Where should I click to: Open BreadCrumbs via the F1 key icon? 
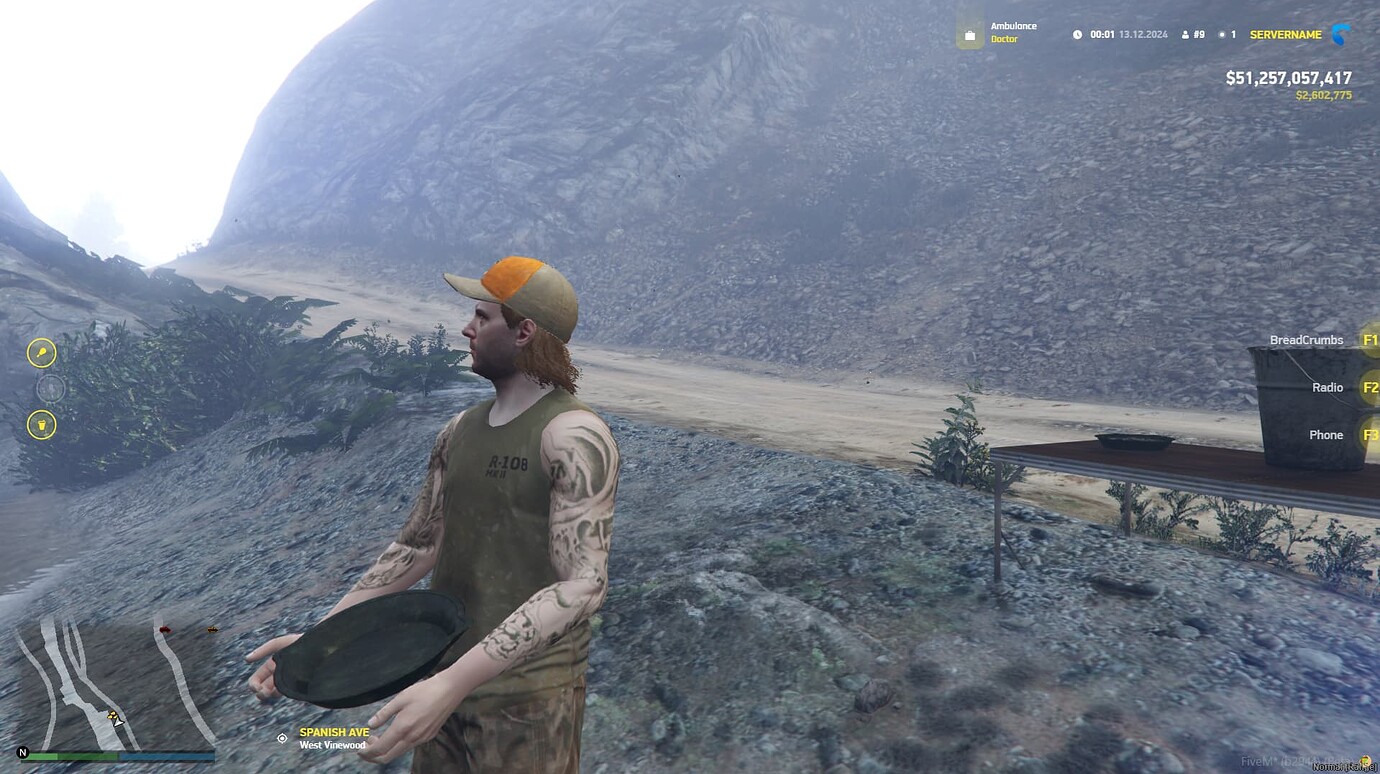tap(1370, 339)
